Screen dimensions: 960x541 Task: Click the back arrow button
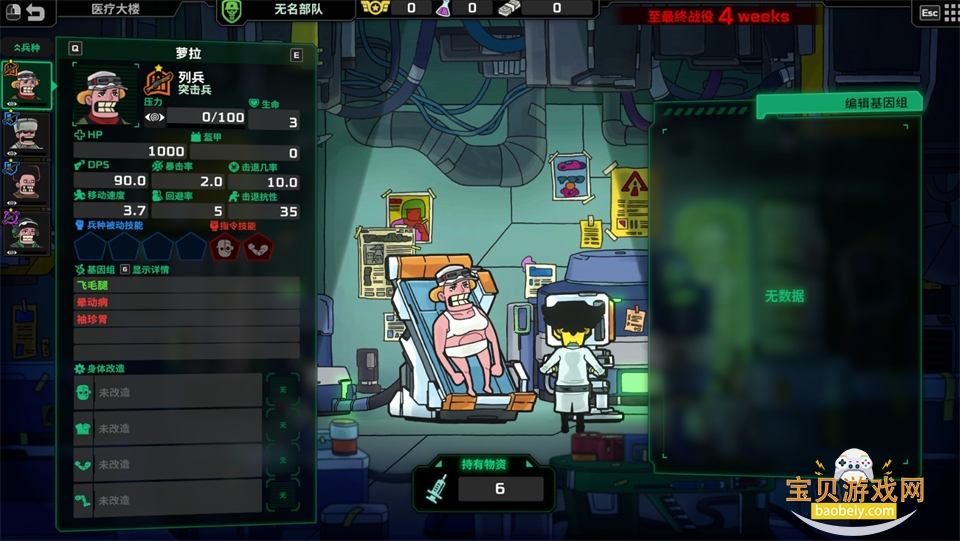coord(36,13)
